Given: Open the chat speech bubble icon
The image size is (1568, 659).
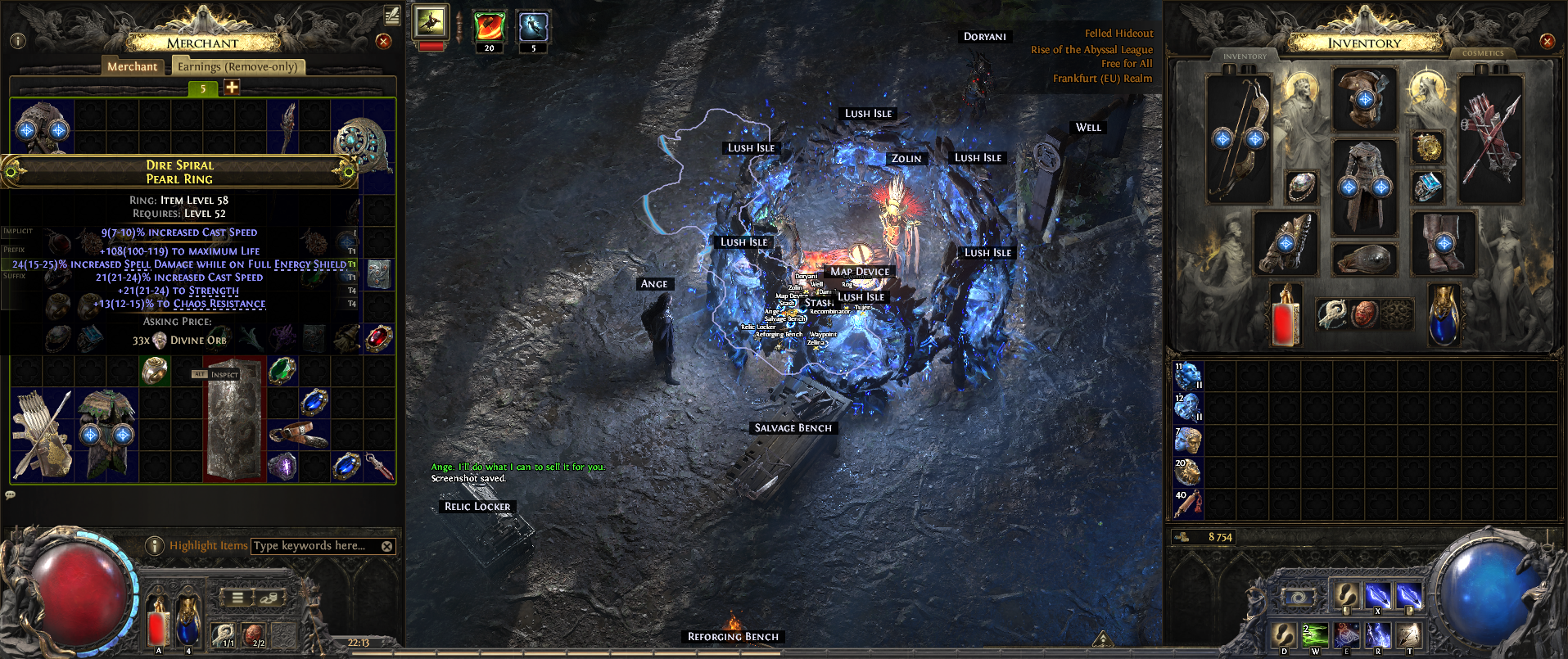Looking at the screenshot, I should tap(11, 494).
